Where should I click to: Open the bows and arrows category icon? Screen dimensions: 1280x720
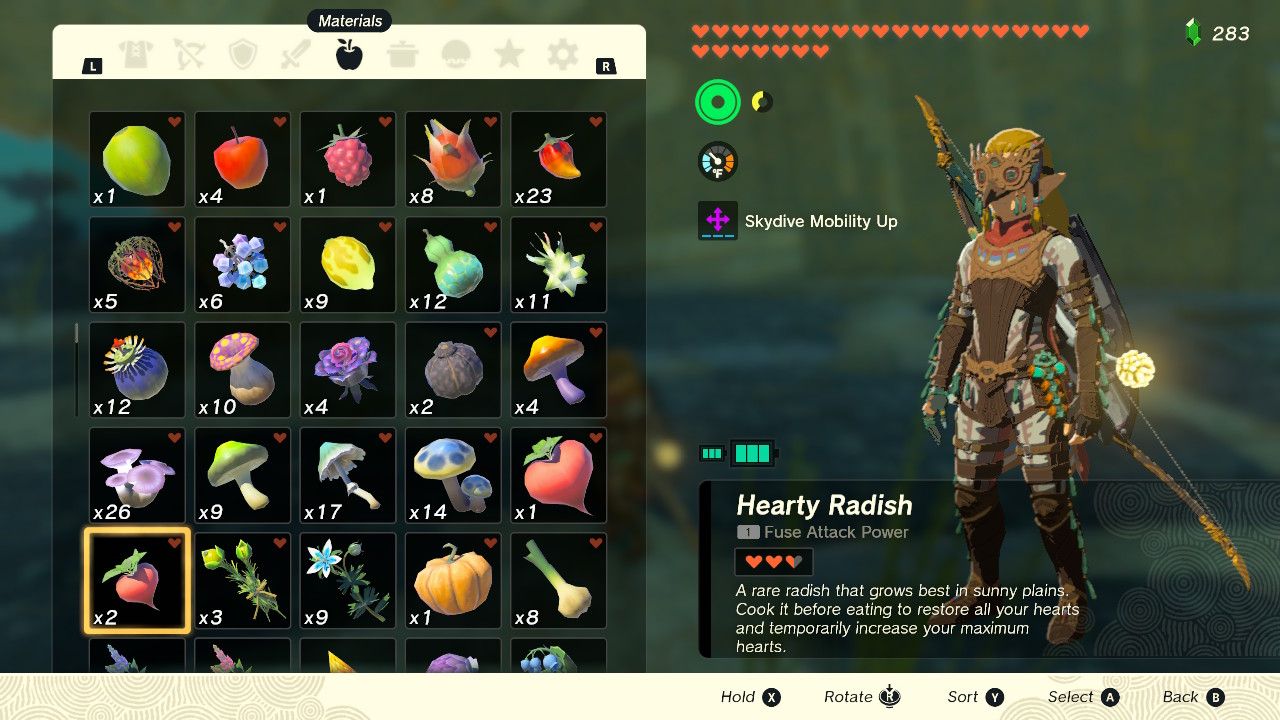tap(190, 55)
